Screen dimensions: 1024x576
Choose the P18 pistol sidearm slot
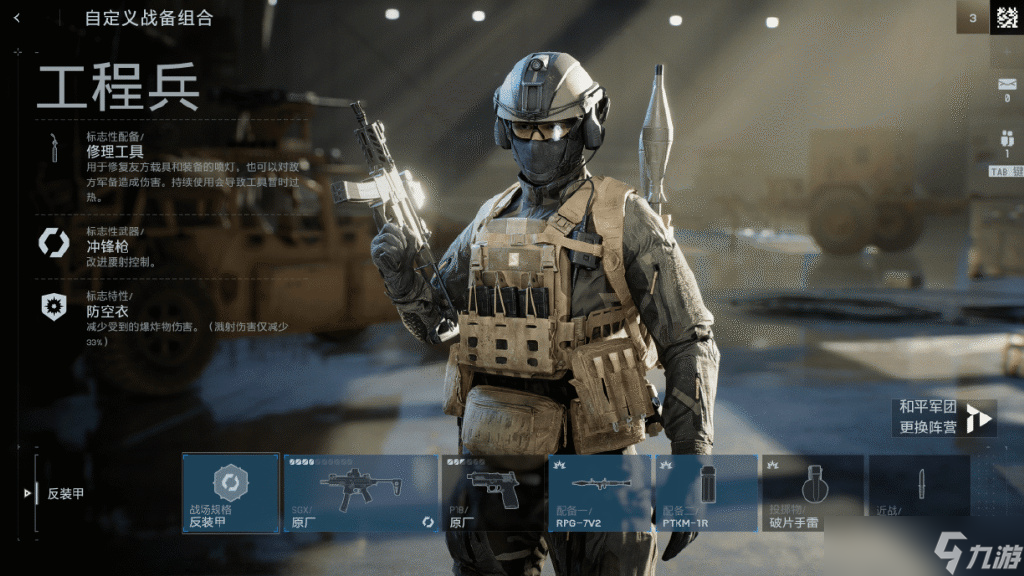coord(492,493)
